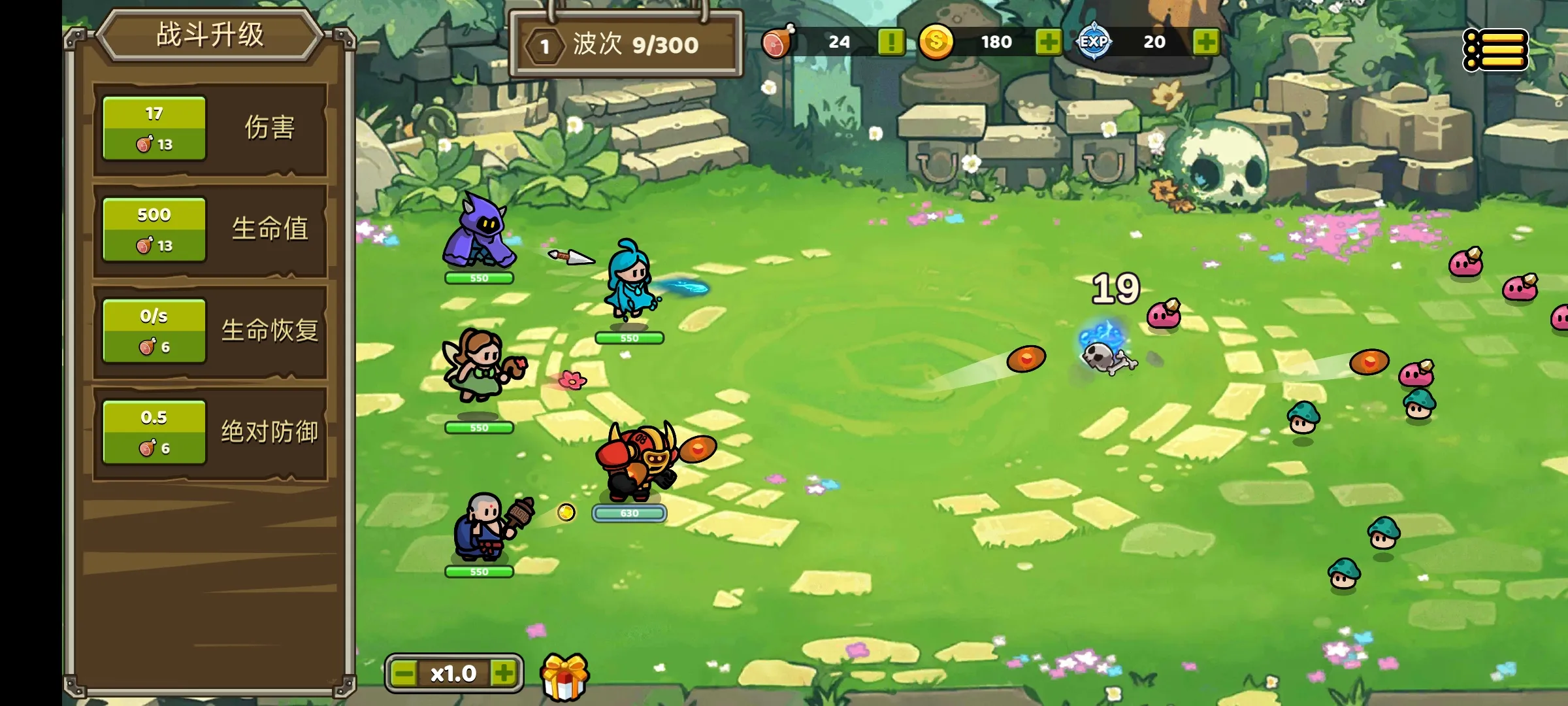Decrease game speed with minus button
Image resolution: width=1568 pixels, height=706 pixels.
point(404,673)
